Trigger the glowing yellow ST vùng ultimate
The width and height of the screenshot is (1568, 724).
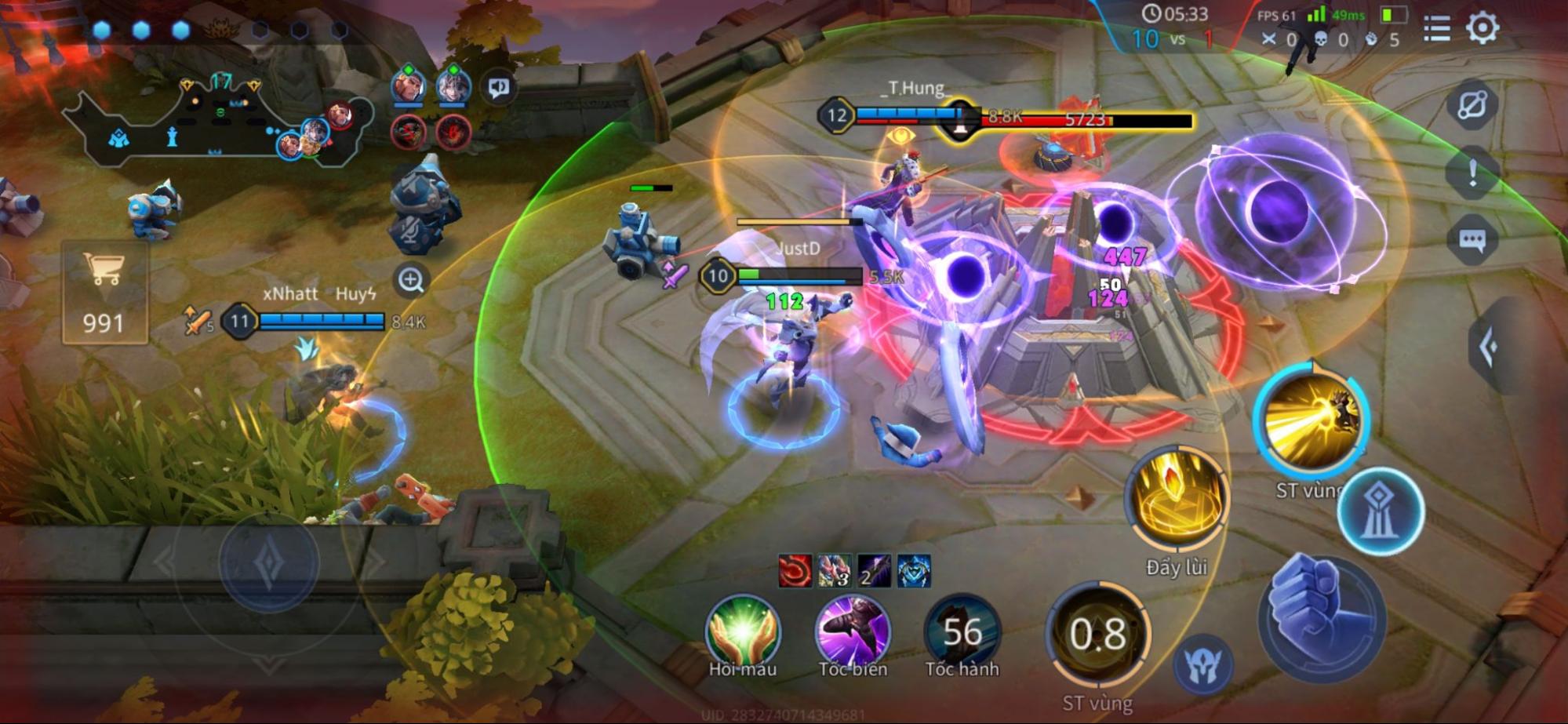[x=1311, y=422]
